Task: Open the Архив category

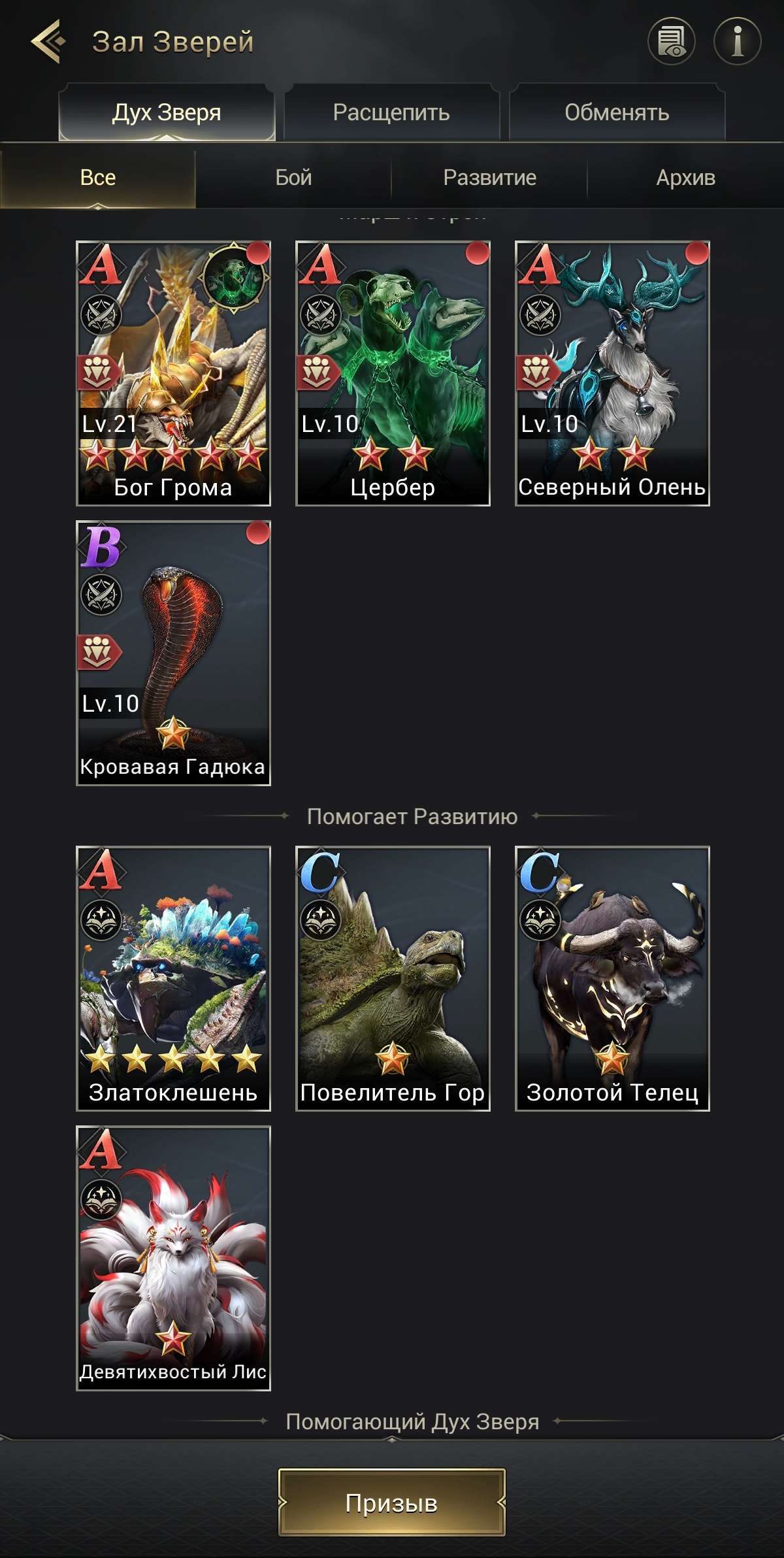Action: click(x=685, y=178)
